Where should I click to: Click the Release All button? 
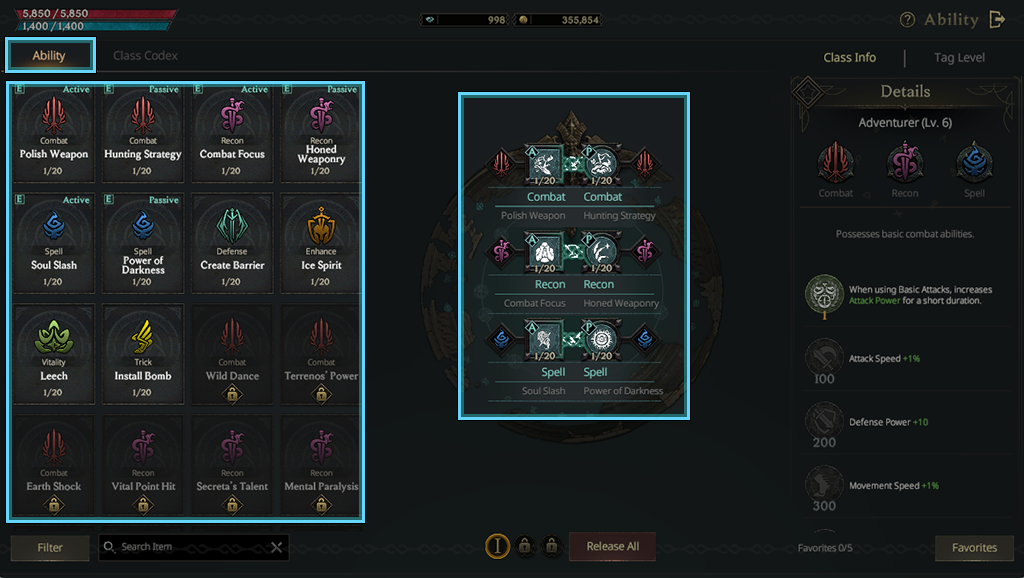pos(612,546)
